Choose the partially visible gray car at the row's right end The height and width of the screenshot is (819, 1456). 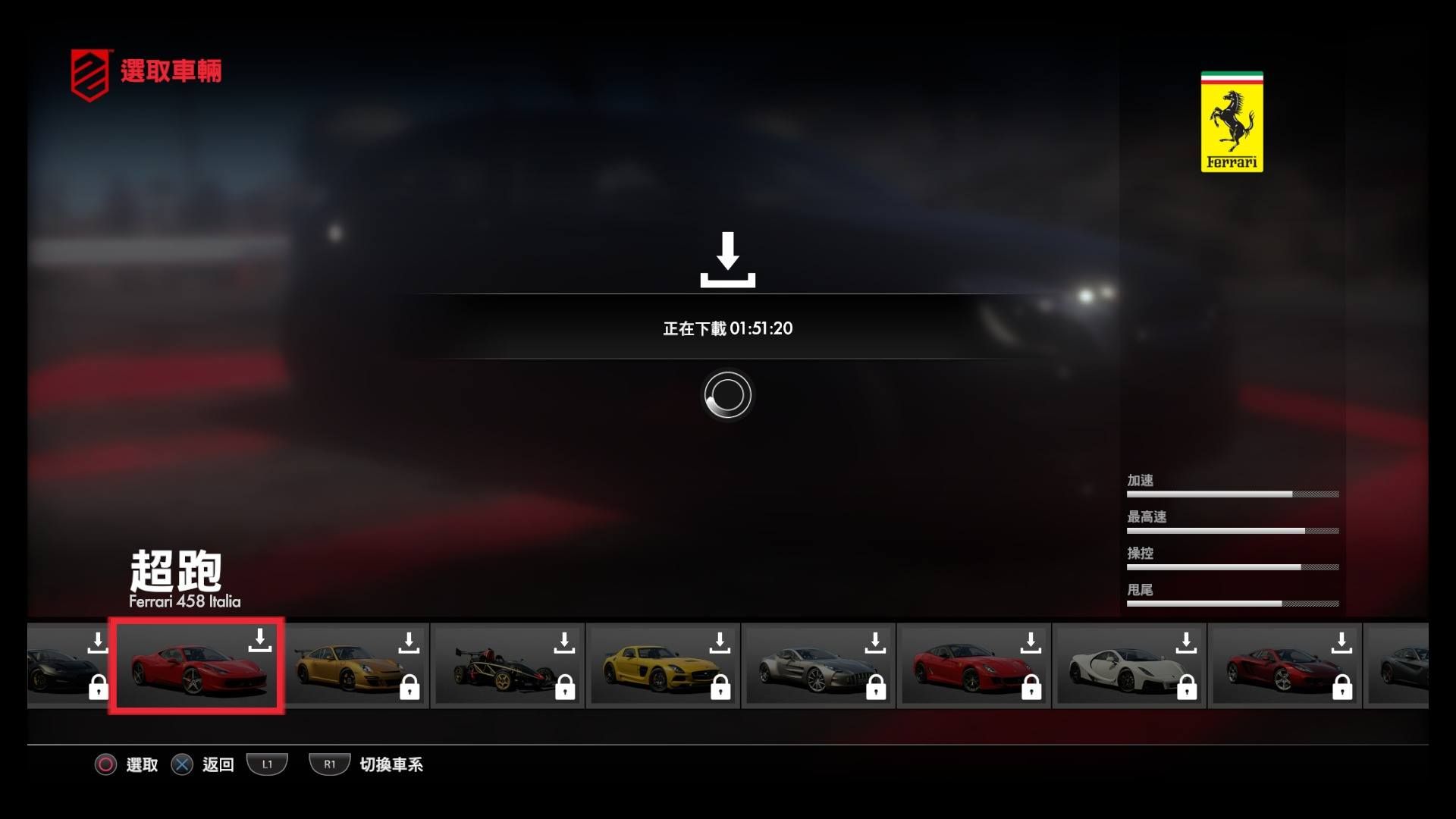coord(1398,666)
